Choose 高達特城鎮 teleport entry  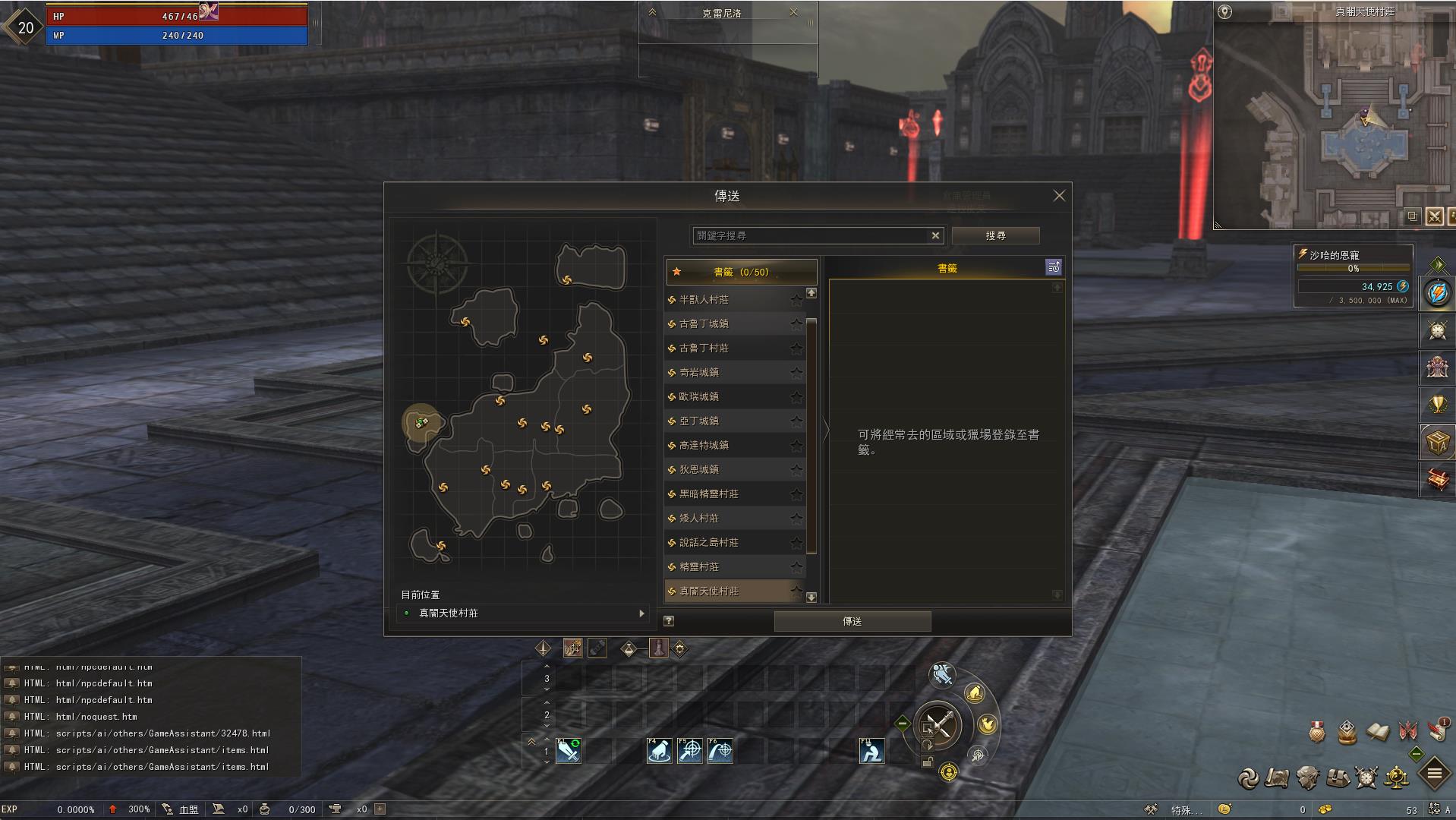[x=704, y=446]
